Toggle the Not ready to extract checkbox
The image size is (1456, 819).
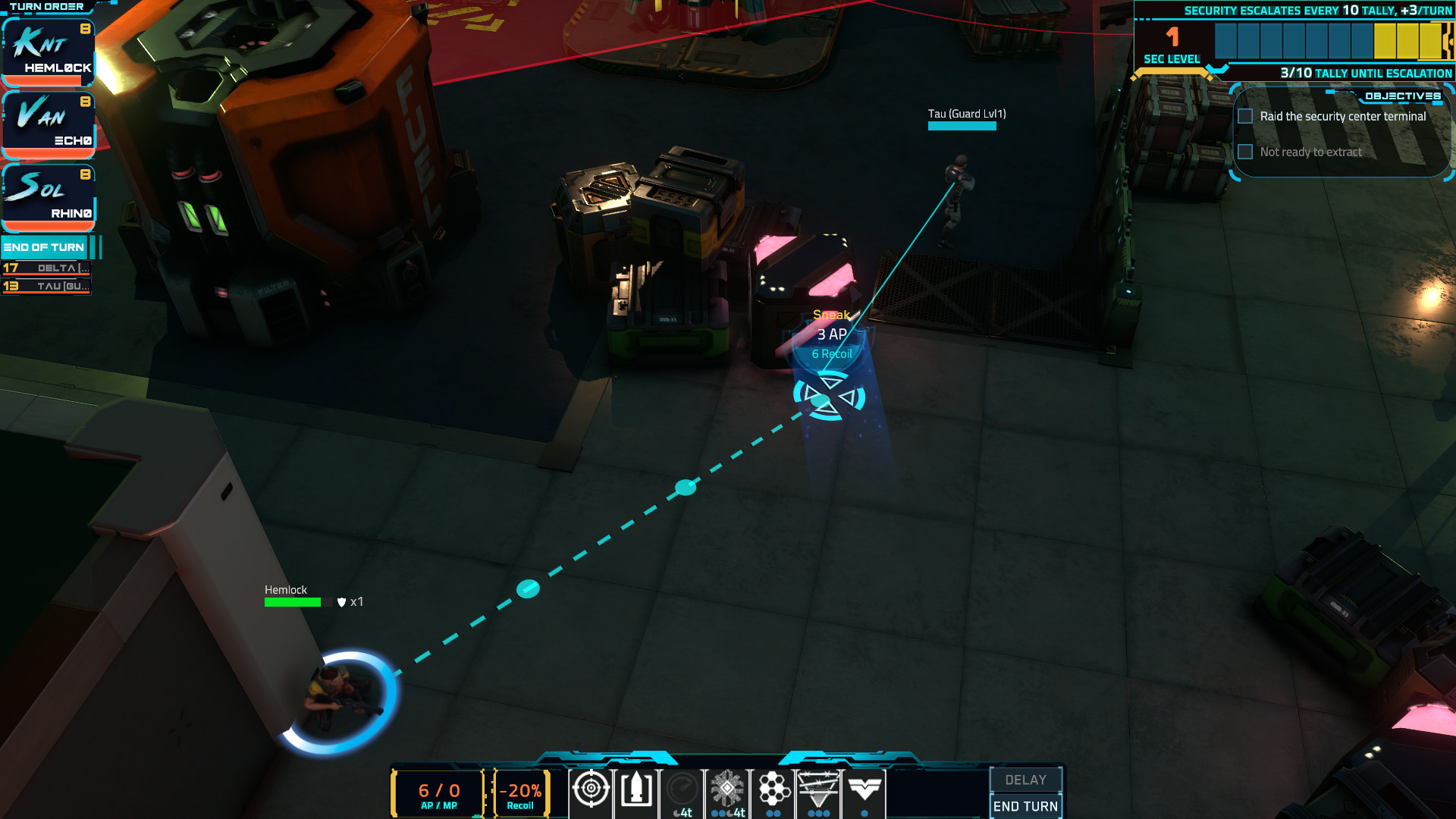1244,152
